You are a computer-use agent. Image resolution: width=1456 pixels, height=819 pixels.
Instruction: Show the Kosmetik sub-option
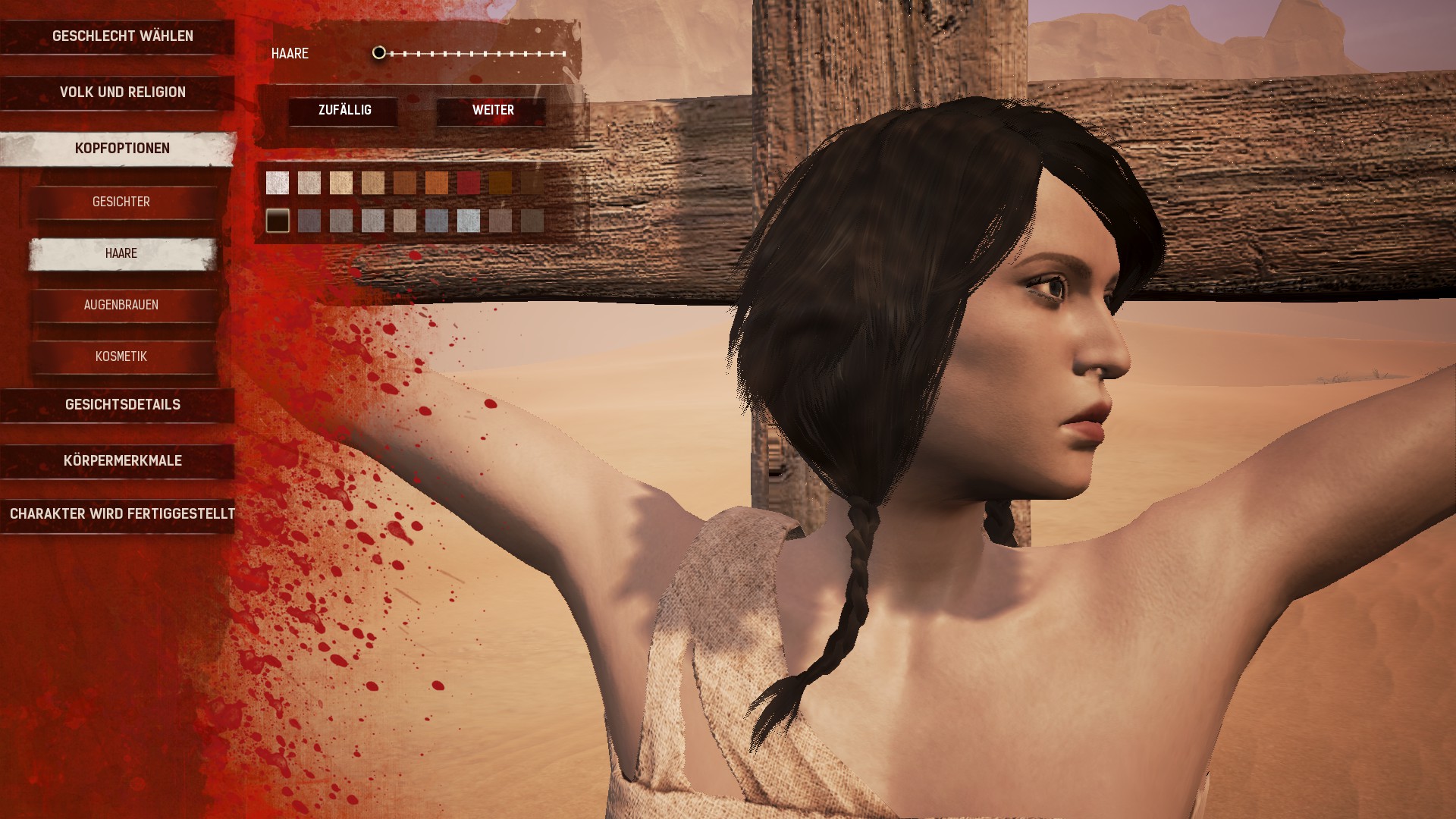click(121, 356)
